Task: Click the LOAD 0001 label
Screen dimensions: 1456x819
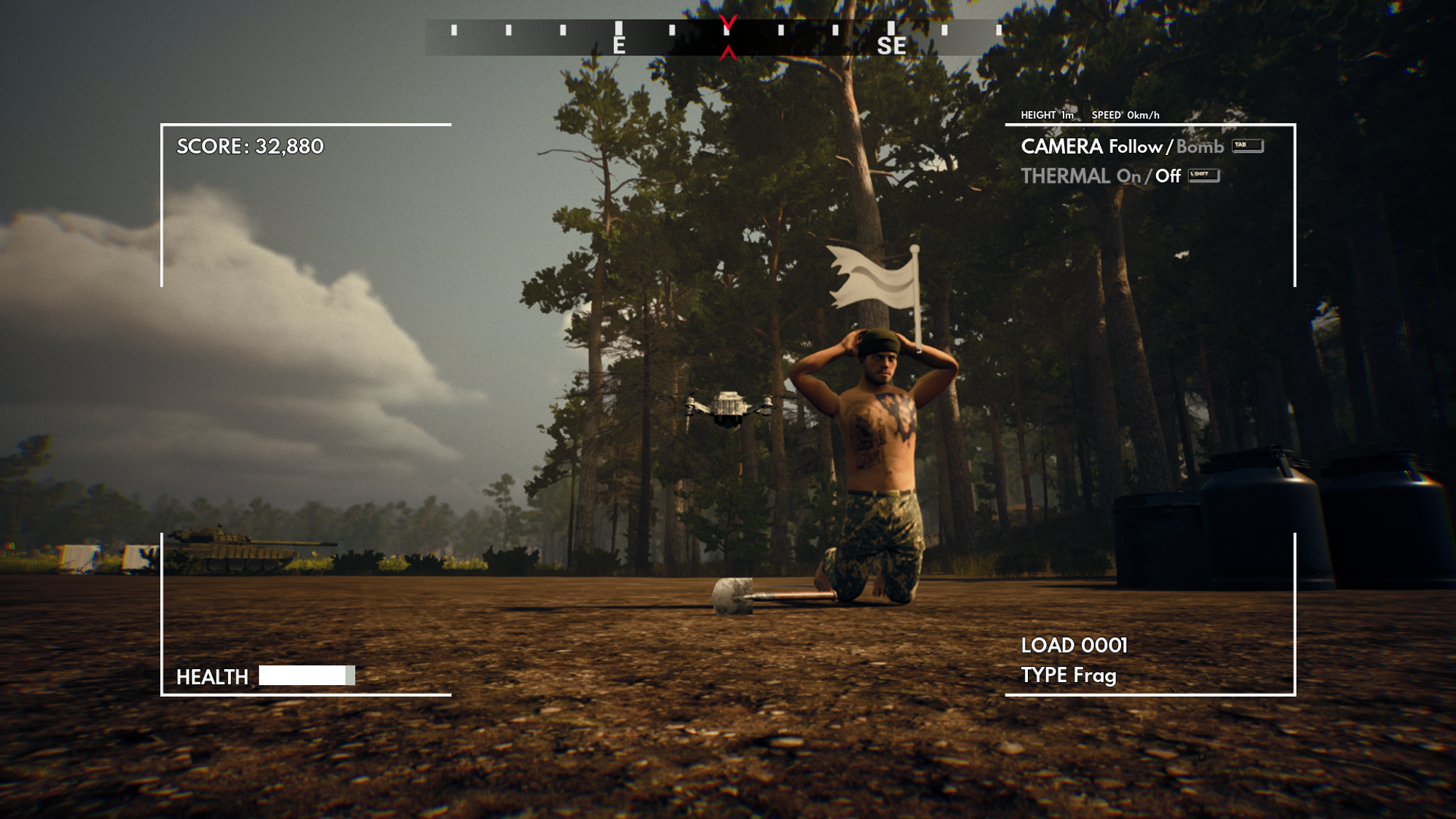Action: click(1074, 645)
